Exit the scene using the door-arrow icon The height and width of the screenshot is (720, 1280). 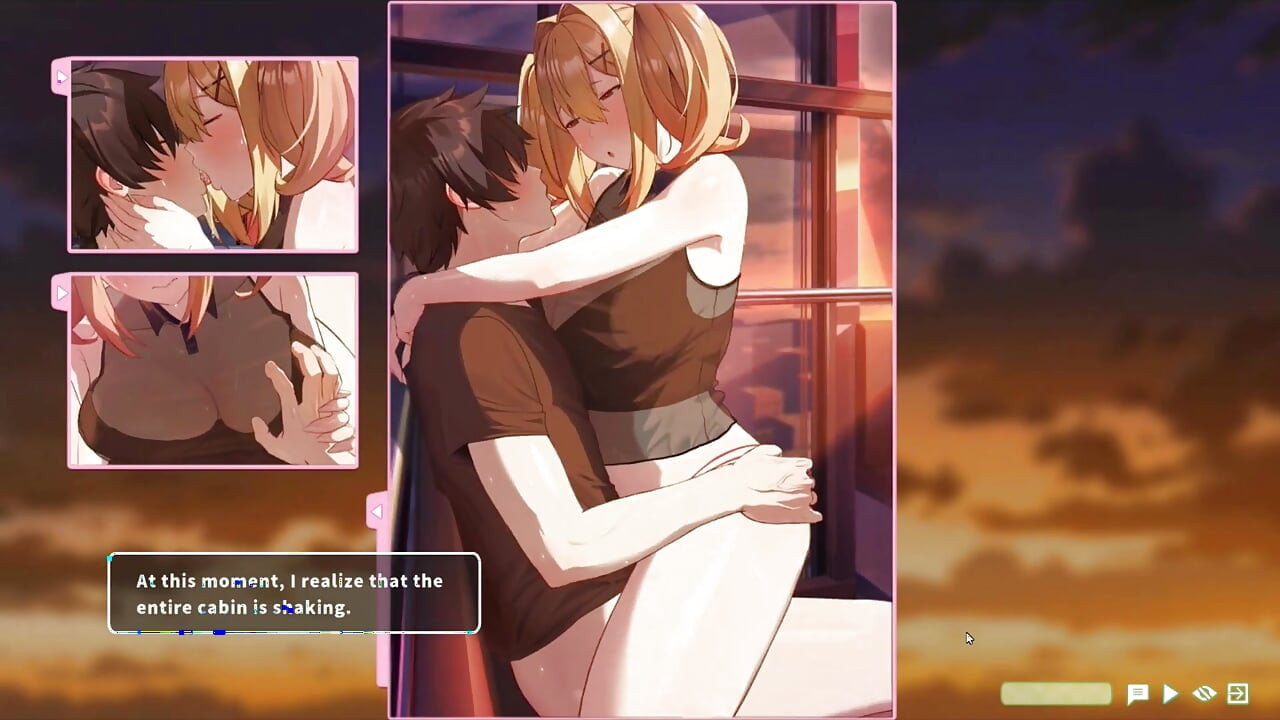tap(1236, 693)
